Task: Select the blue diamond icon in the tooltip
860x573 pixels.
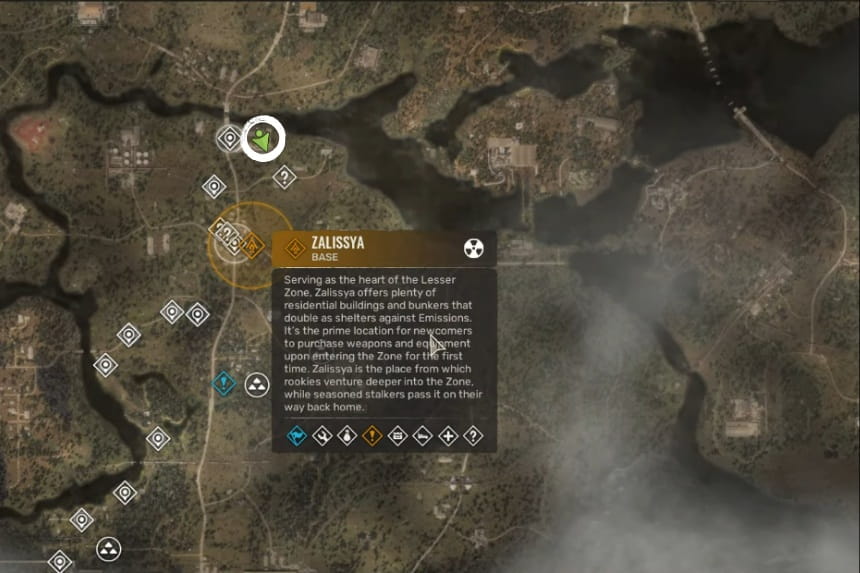Action: [x=297, y=435]
